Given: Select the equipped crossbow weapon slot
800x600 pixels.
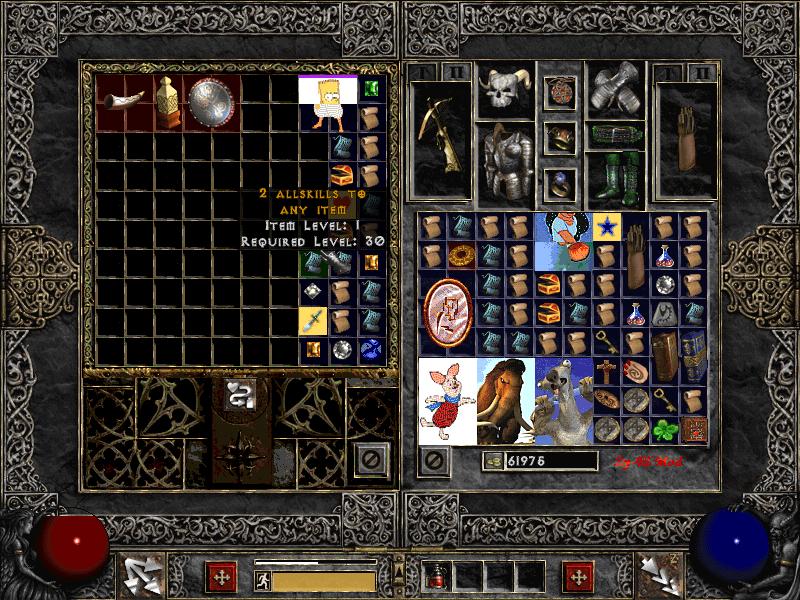Looking at the screenshot, I should (x=439, y=134).
